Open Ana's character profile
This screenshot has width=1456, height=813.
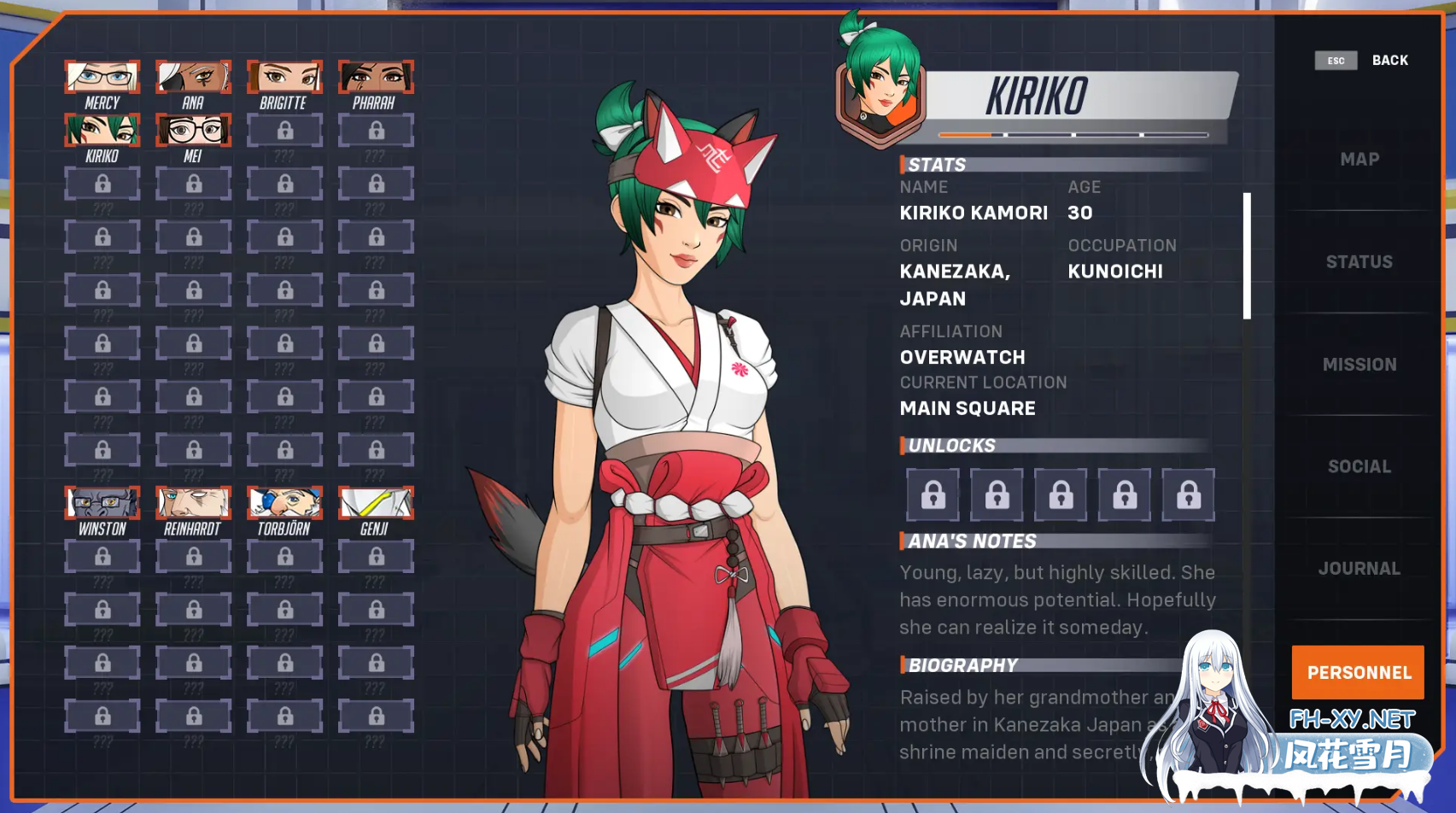193,78
